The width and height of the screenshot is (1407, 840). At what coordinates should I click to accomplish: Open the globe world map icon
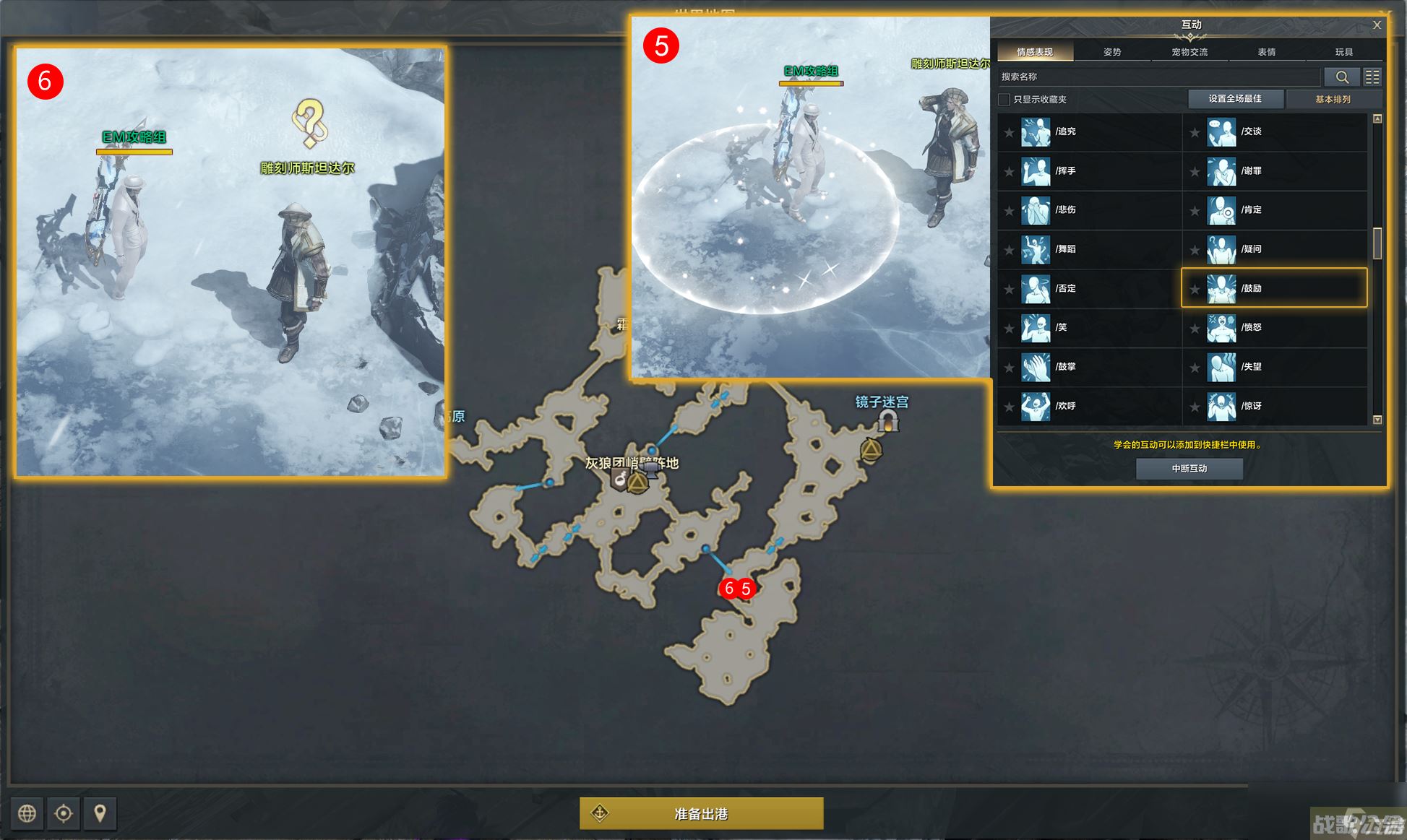point(27,813)
